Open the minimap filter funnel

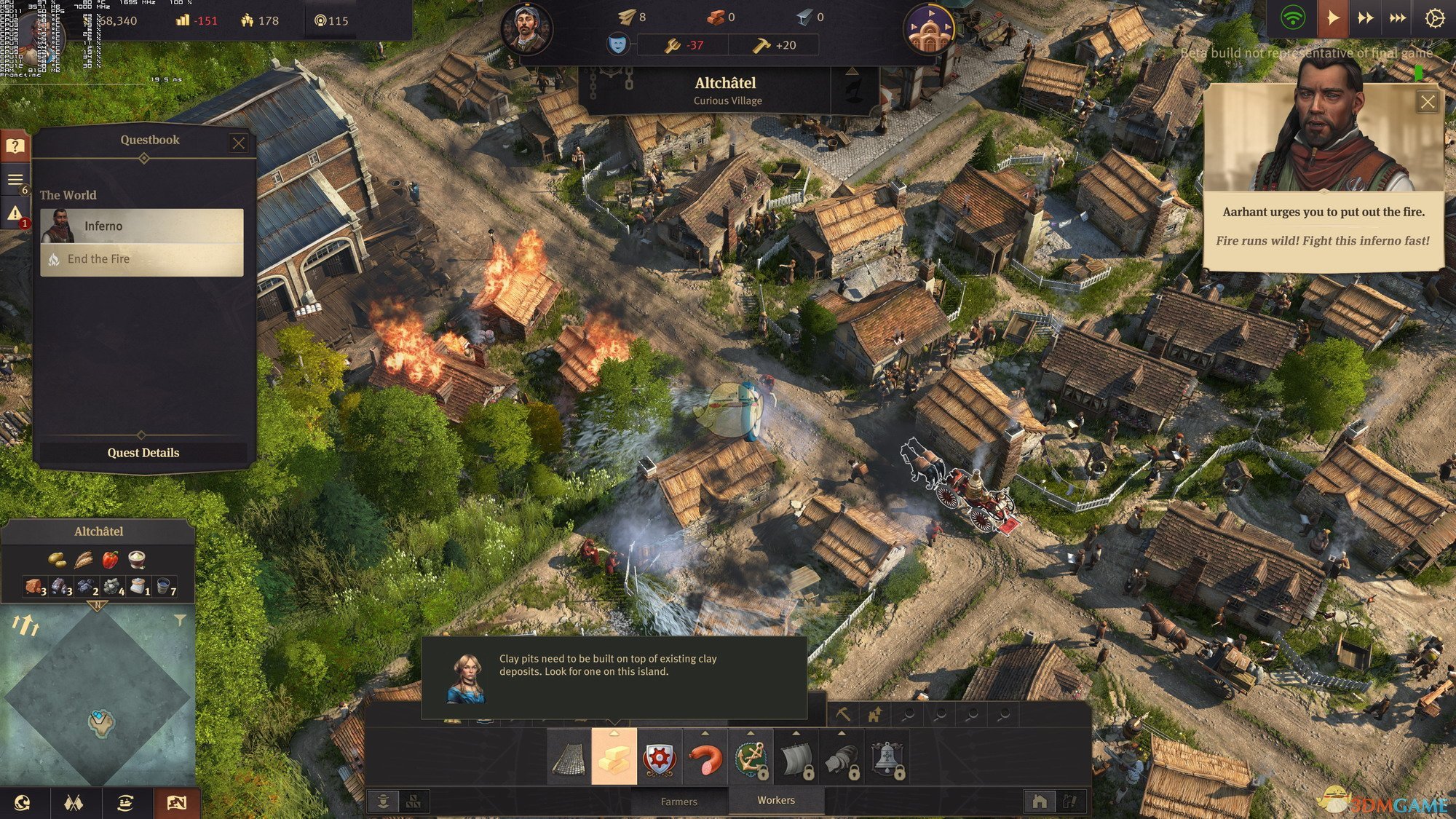tap(180, 620)
